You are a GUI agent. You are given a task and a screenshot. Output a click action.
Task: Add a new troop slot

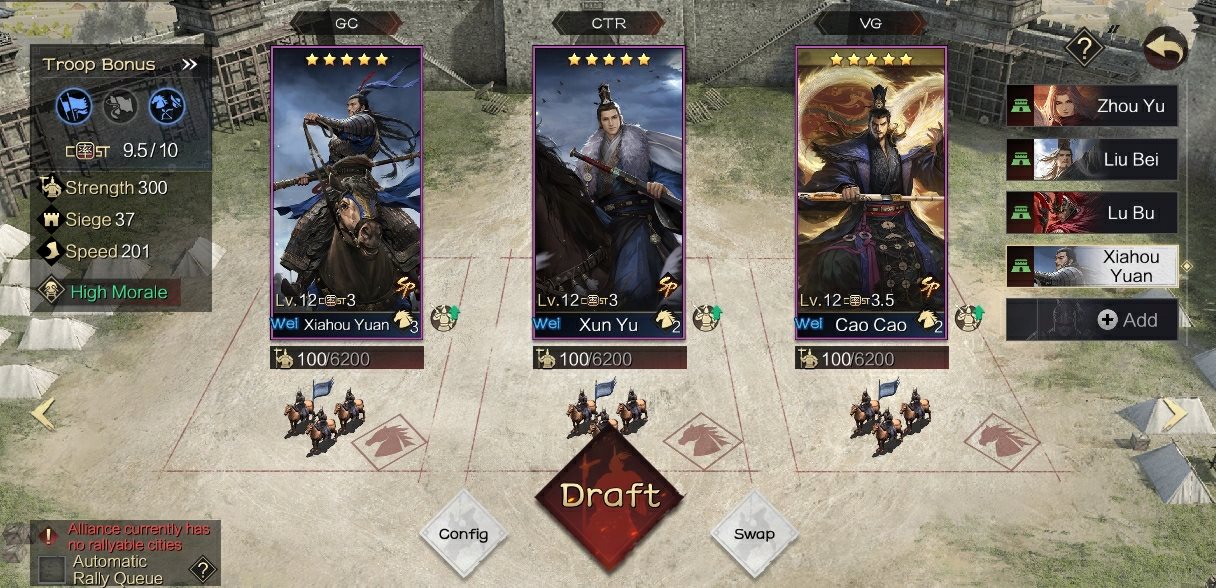[x=1092, y=320]
